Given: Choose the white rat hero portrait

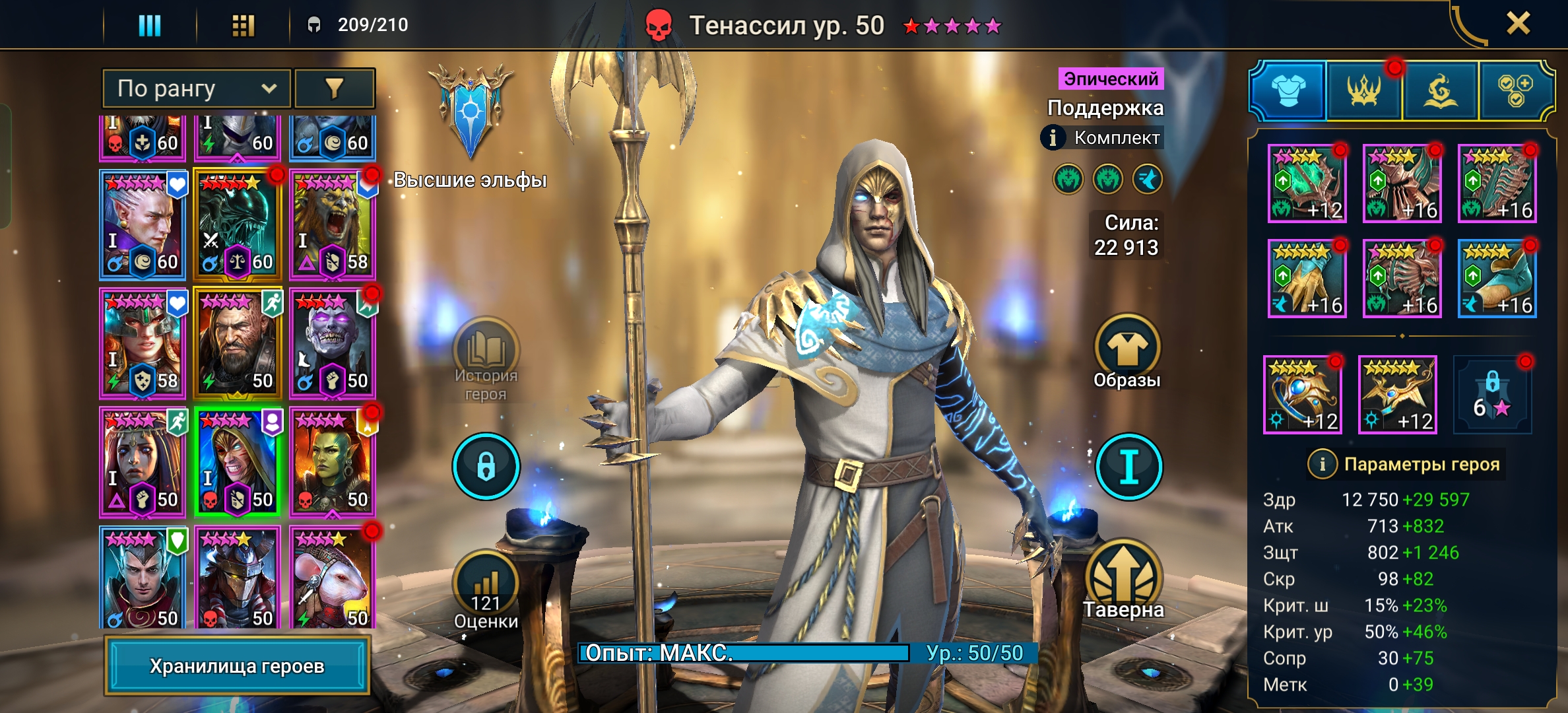Looking at the screenshot, I should pos(332,578).
